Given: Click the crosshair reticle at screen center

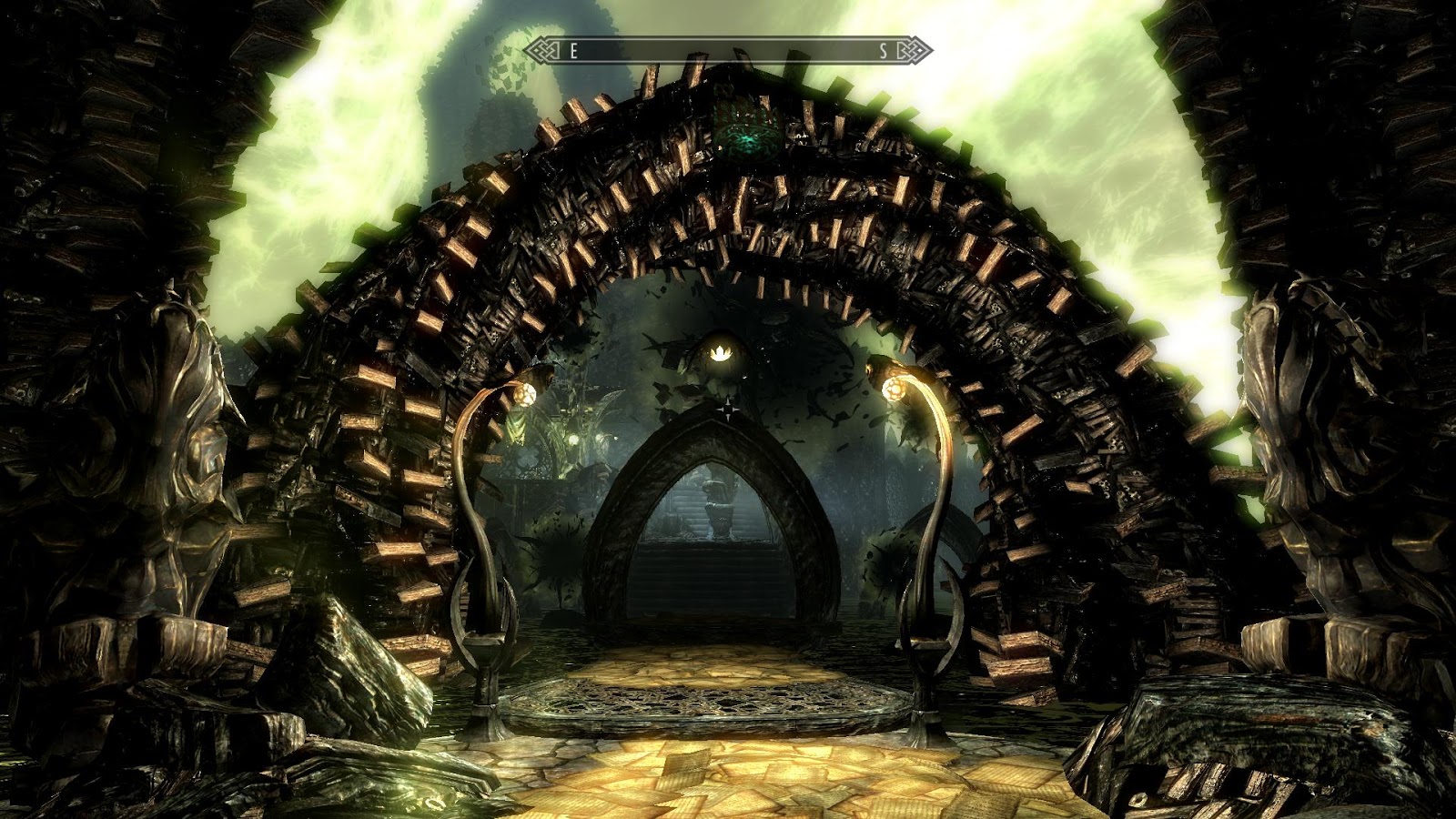Looking at the screenshot, I should [x=728, y=411].
